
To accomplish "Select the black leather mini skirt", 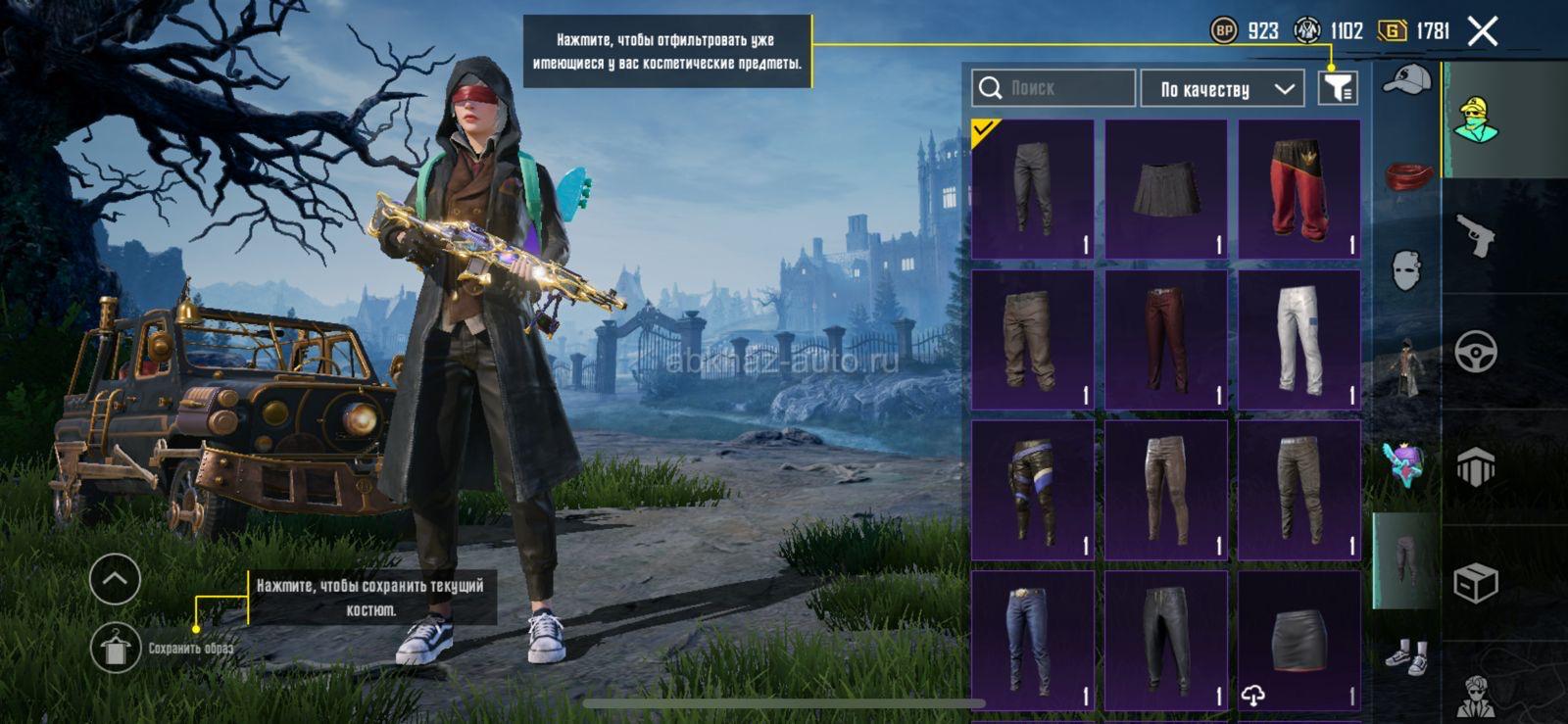I will tap(1299, 641).
